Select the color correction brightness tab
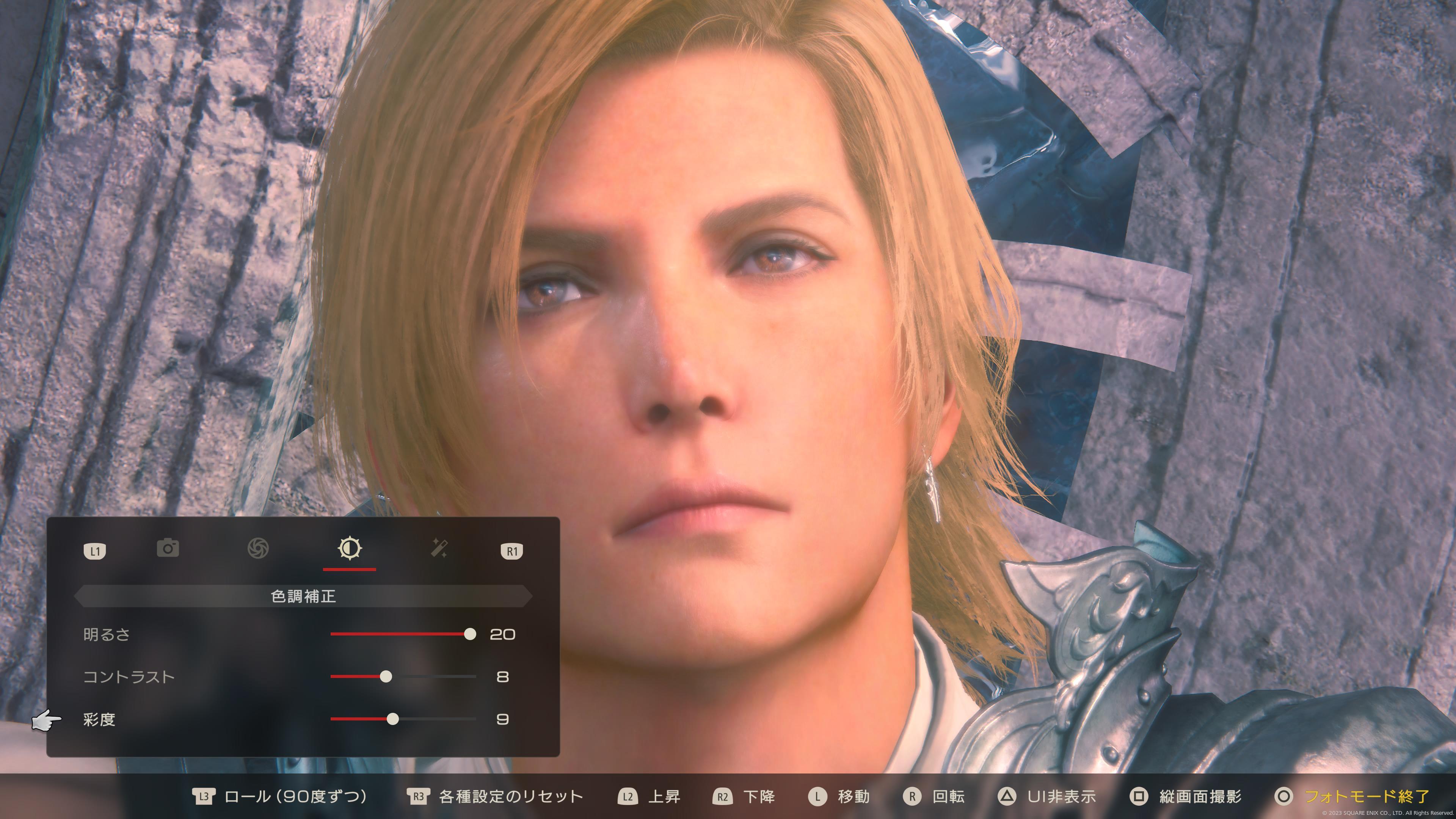This screenshot has height=819, width=1456. 349,548
